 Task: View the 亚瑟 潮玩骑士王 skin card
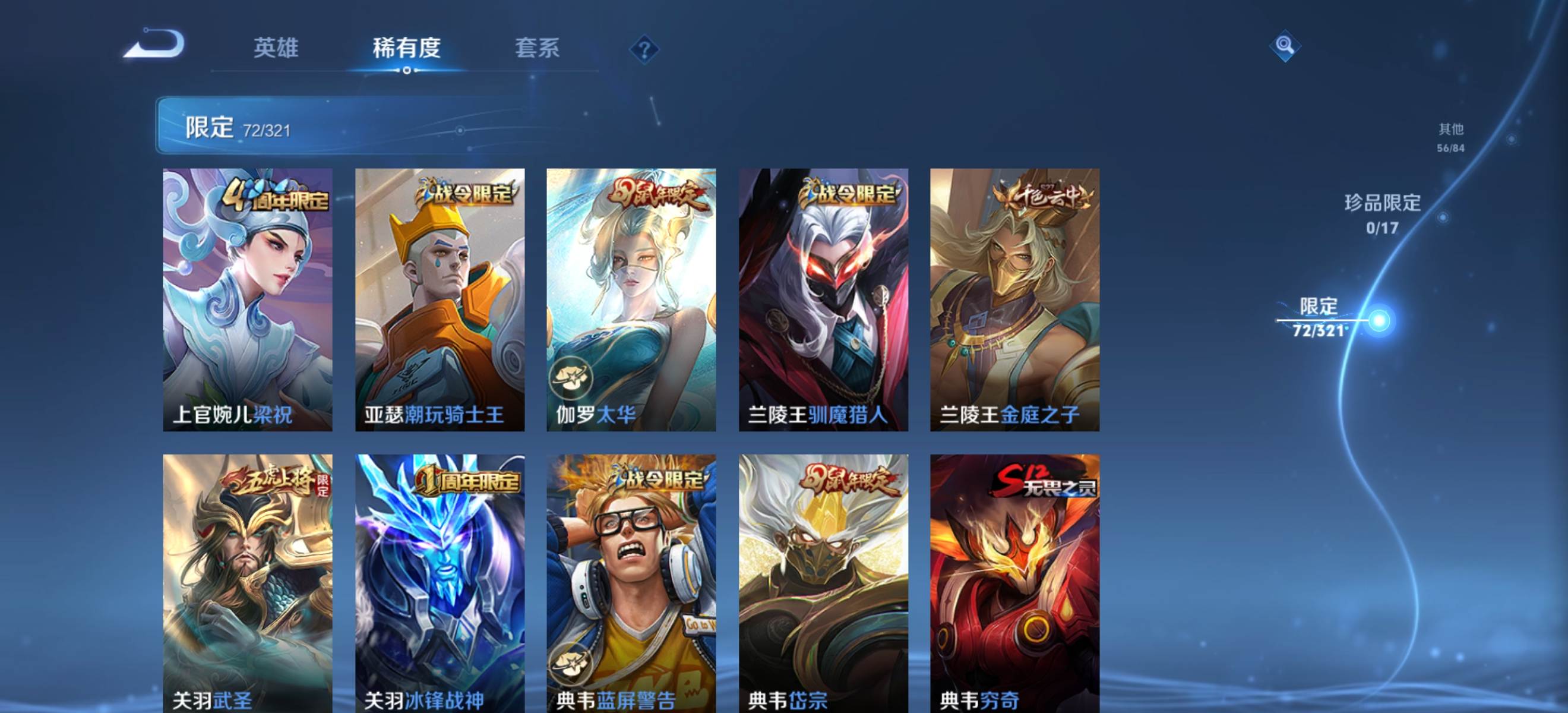tap(440, 299)
